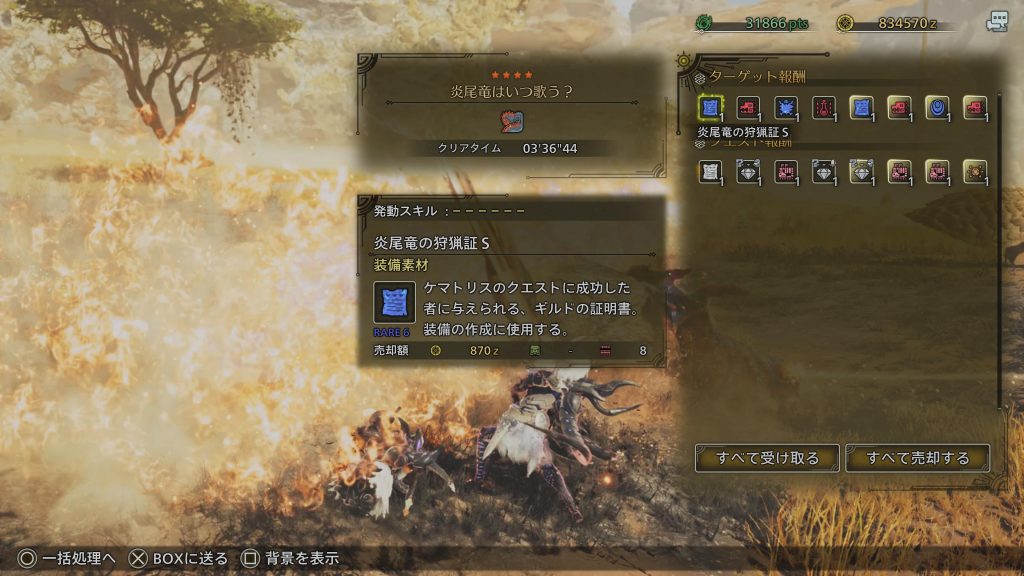Choose the blue round orb reward item

[x=936, y=108]
